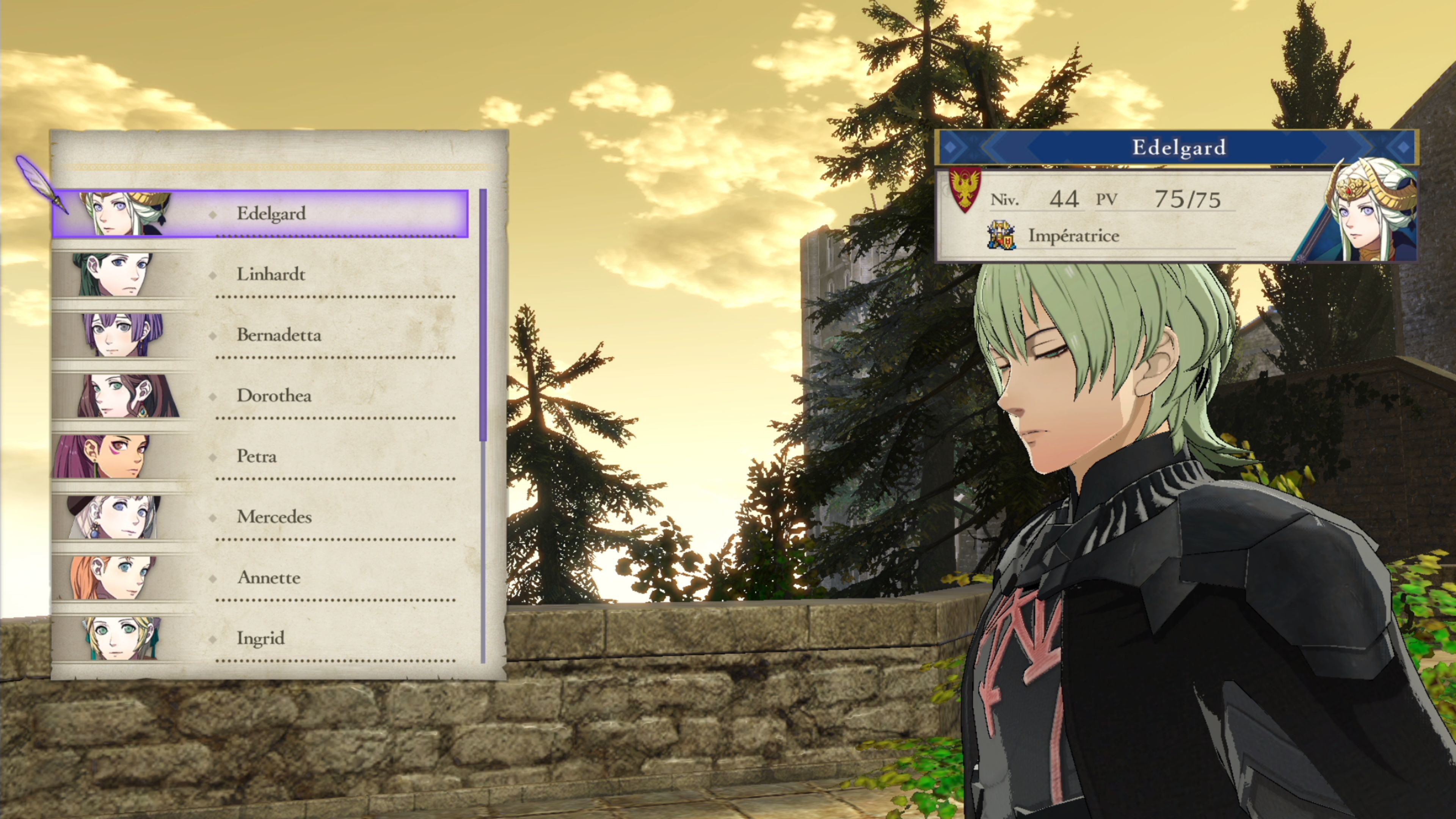Viewport: 1456px width, 819px height.
Task: Select the Dorothea name label
Action: pos(274,397)
